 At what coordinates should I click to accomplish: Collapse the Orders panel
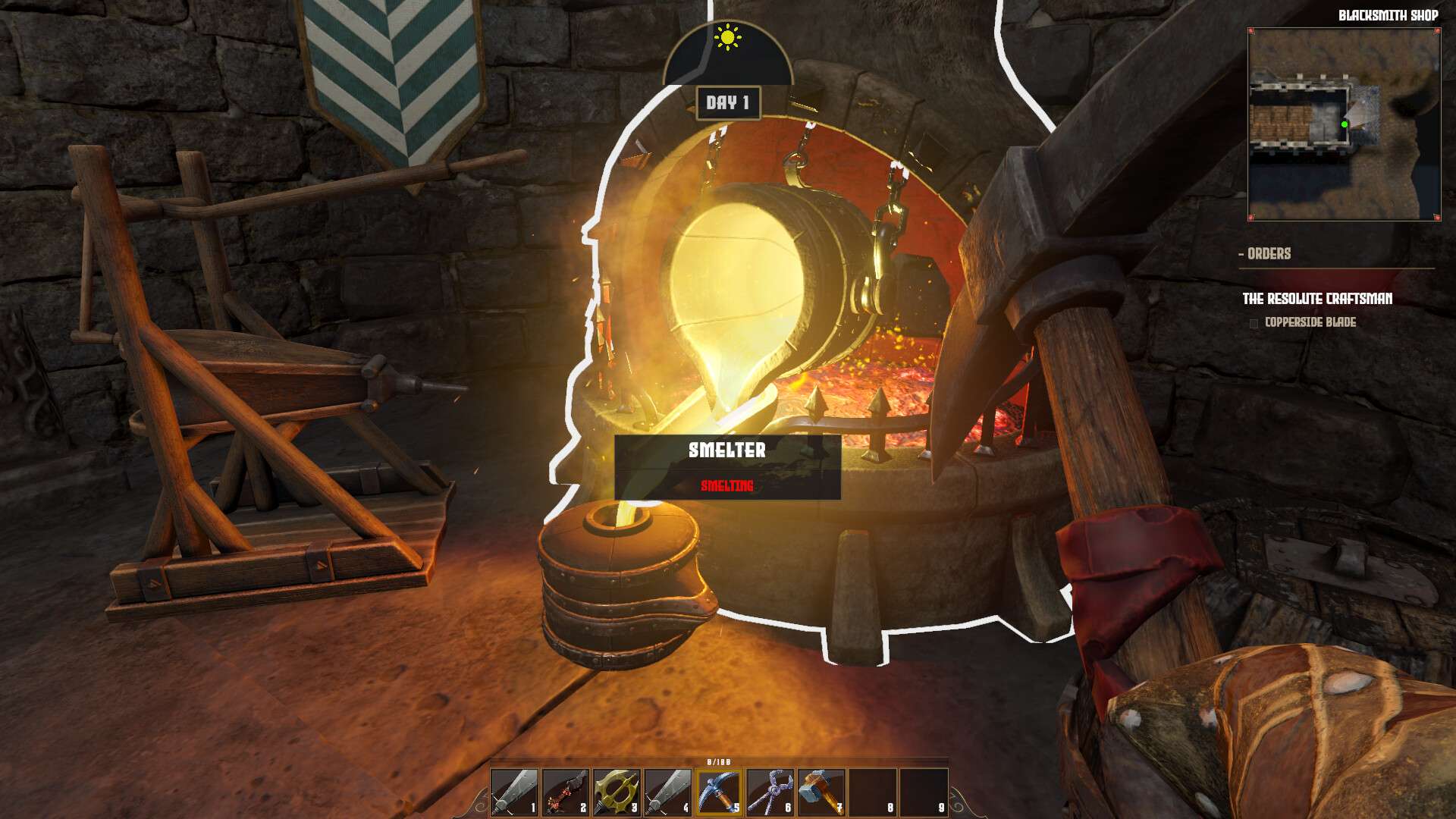pos(1242,255)
